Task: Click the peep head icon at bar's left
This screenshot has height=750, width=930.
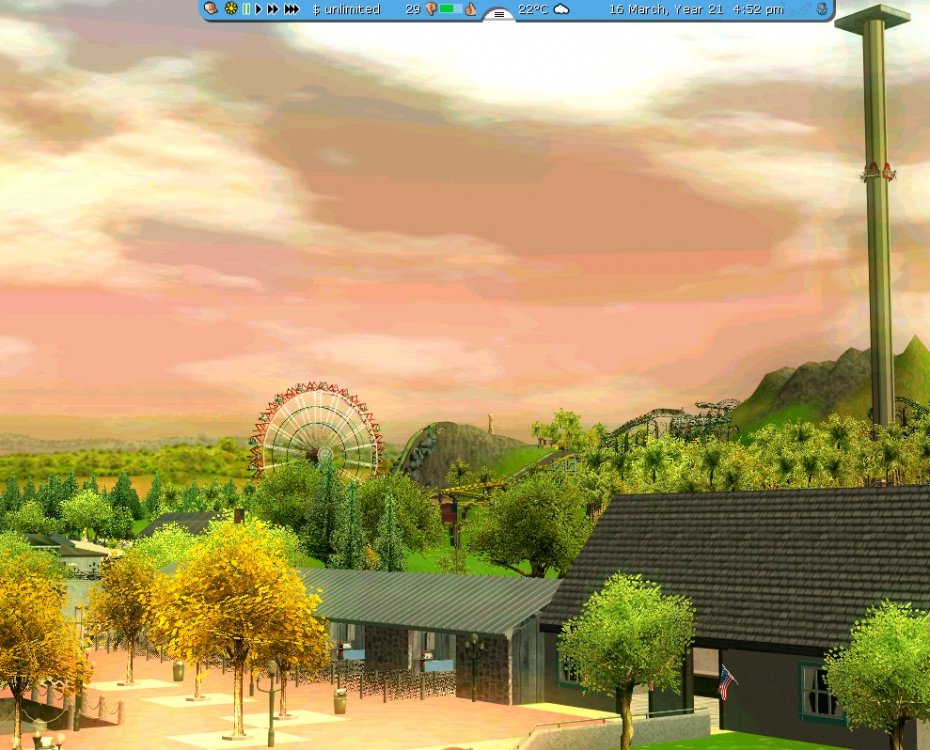Action: click(x=211, y=9)
